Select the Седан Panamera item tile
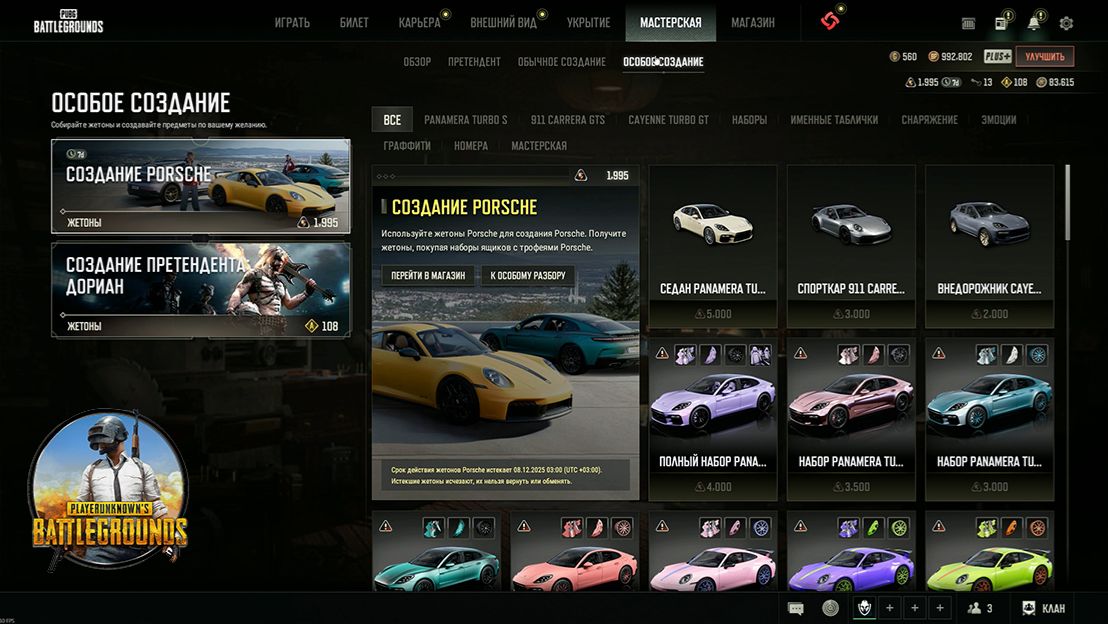This screenshot has height=624, width=1108. point(713,246)
